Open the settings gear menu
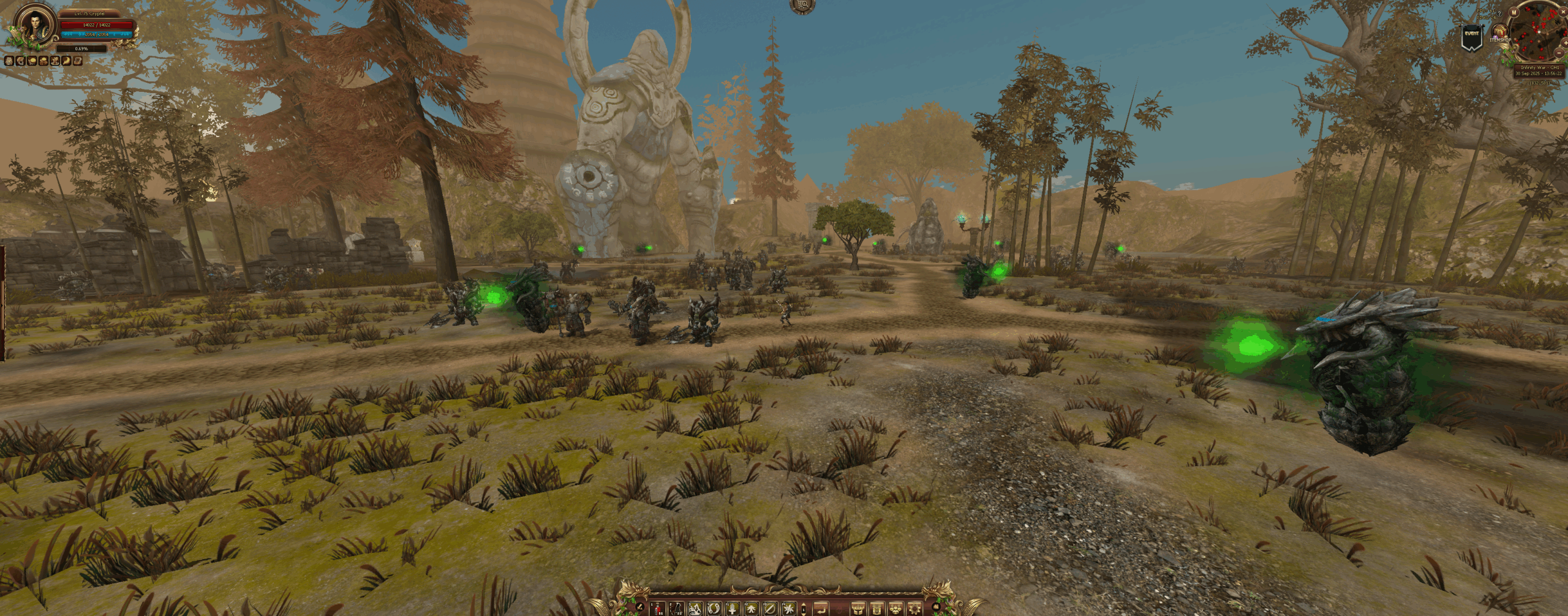The height and width of the screenshot is (616, 1568). [914, 610]
